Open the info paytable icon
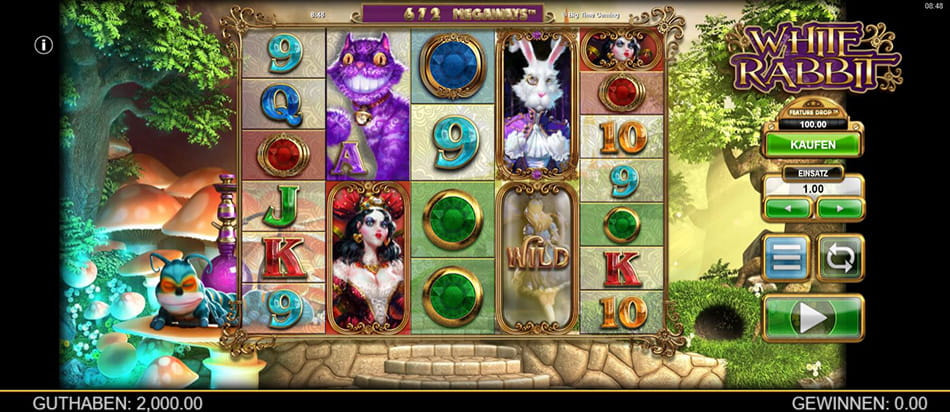The image size is (950, 412). coord(43,45)
